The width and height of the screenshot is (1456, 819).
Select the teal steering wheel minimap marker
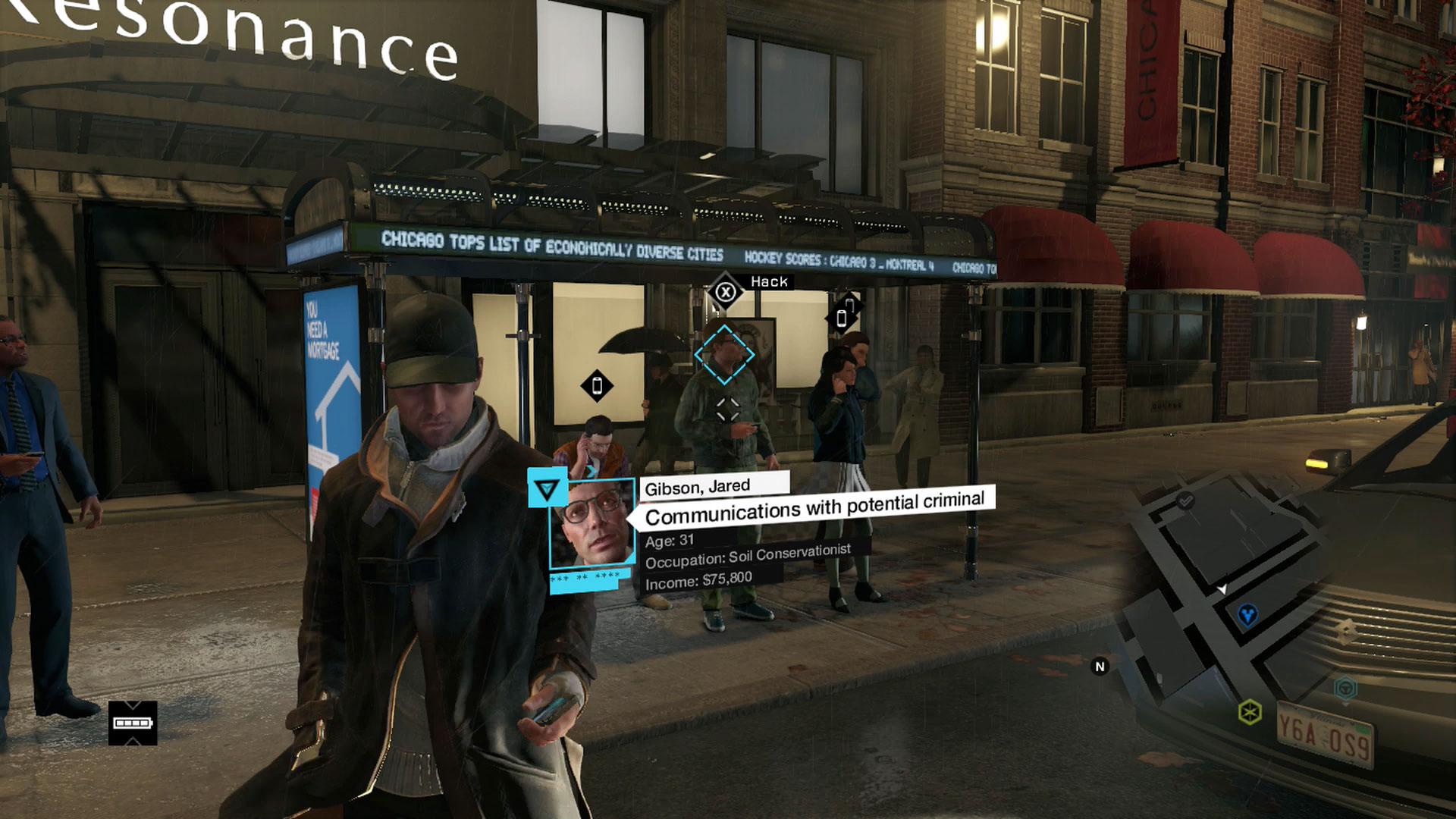(1345, 688)
